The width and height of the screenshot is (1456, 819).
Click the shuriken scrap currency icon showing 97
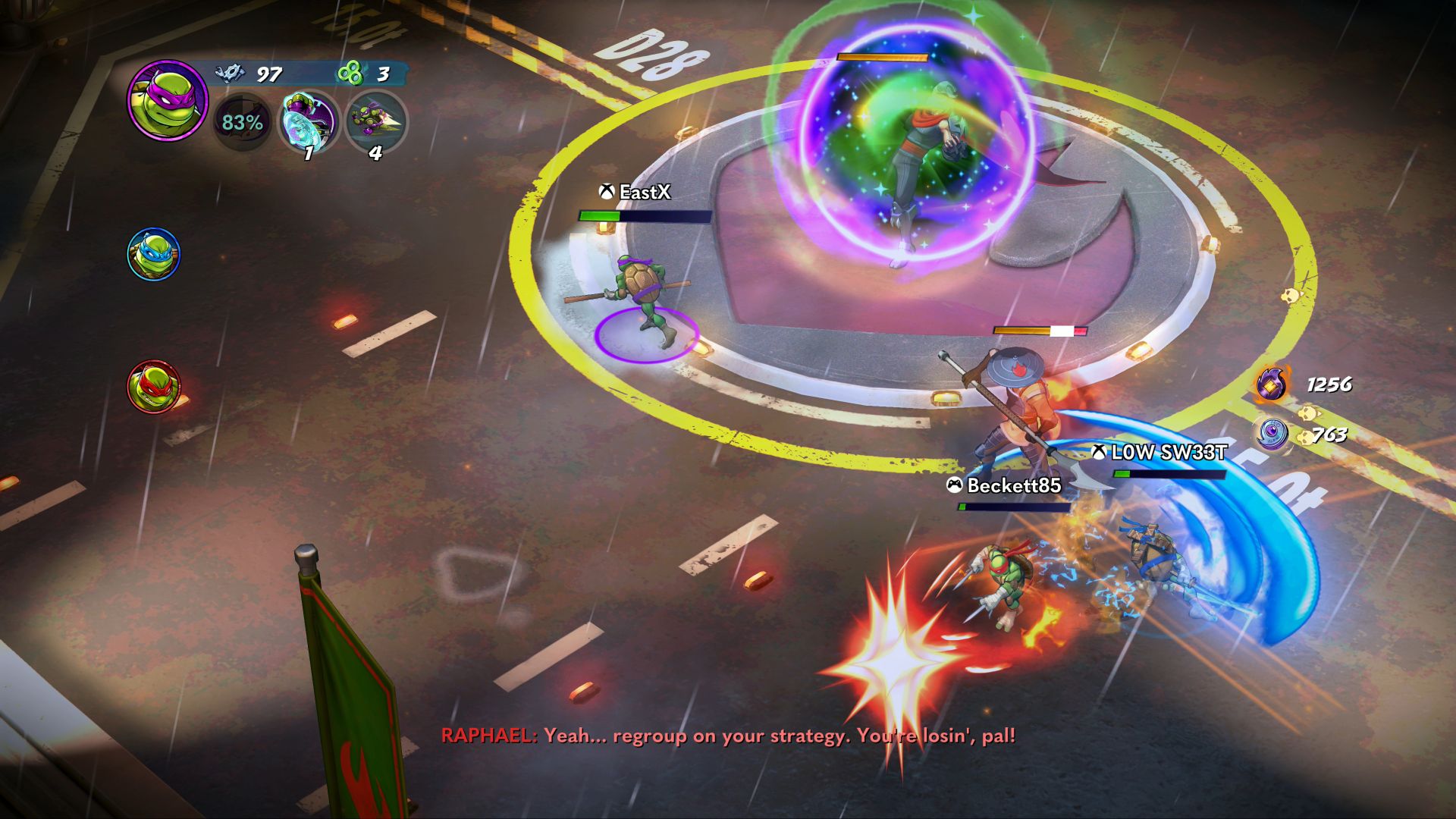point(231,74)
